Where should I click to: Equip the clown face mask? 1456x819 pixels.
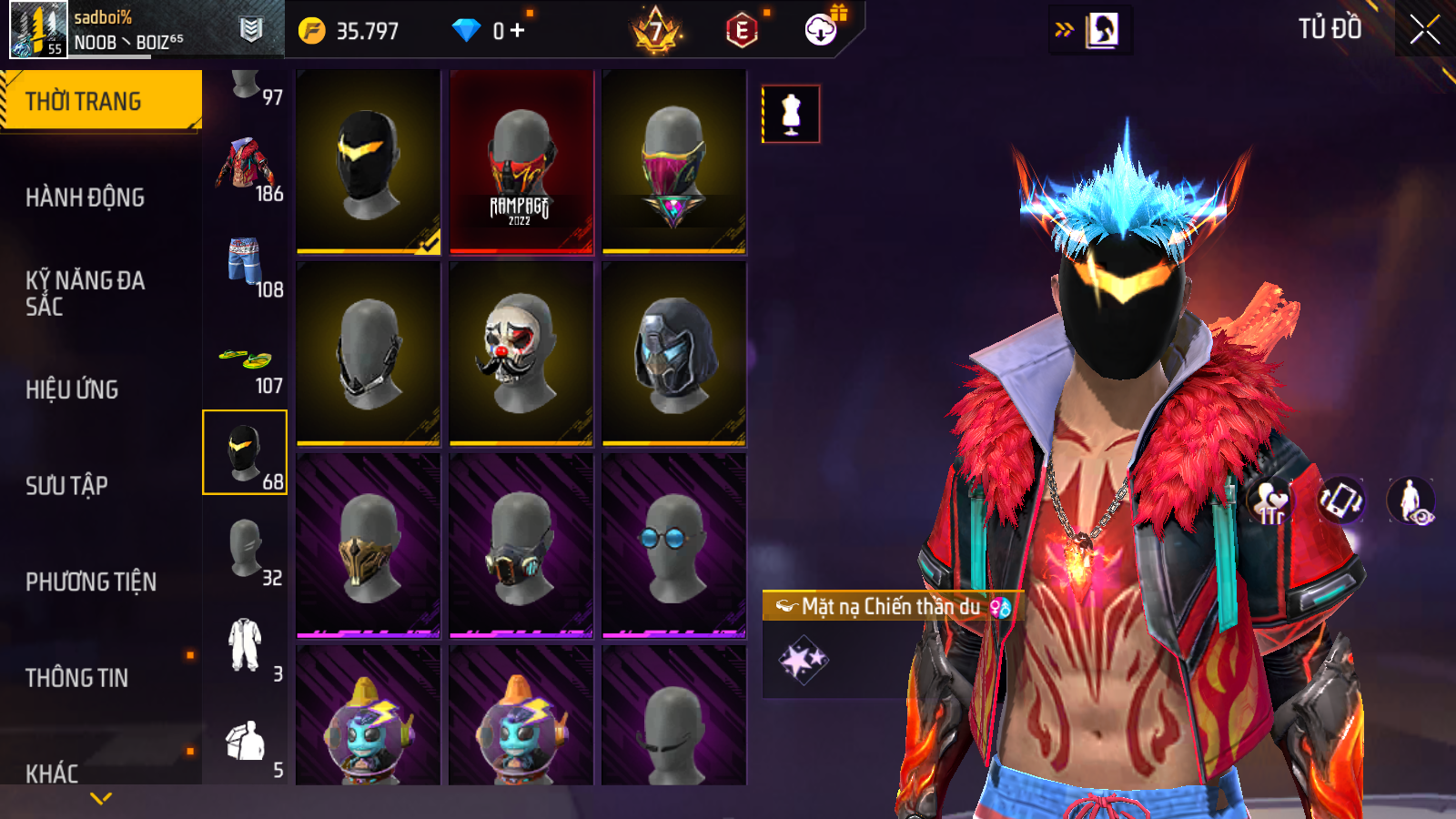click(x=521, y=354)
